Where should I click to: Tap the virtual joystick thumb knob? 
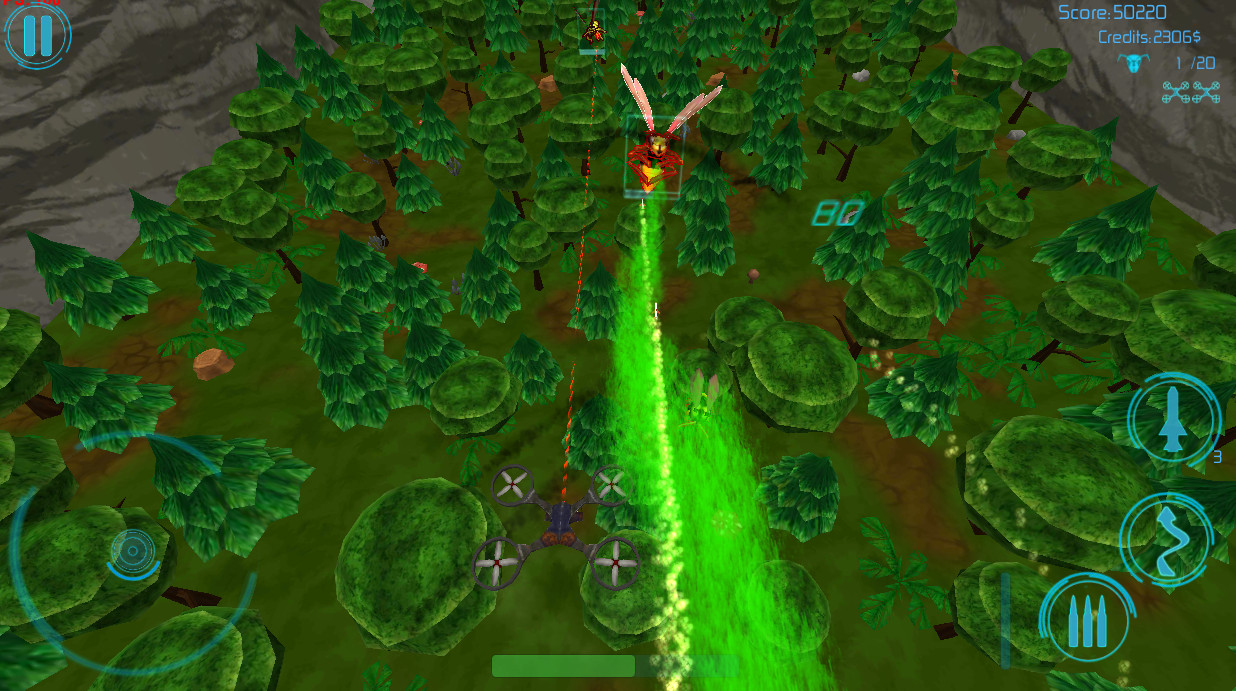pos(133,550)
